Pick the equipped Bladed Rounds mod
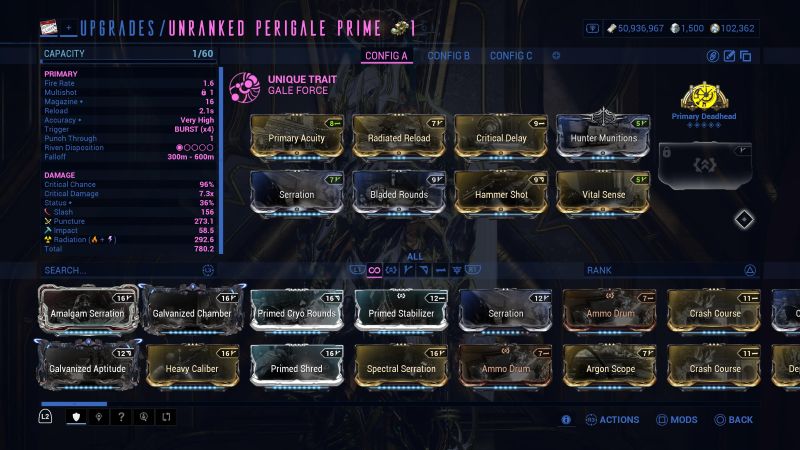This screenshot has height=450, width=800. (398, 193)
